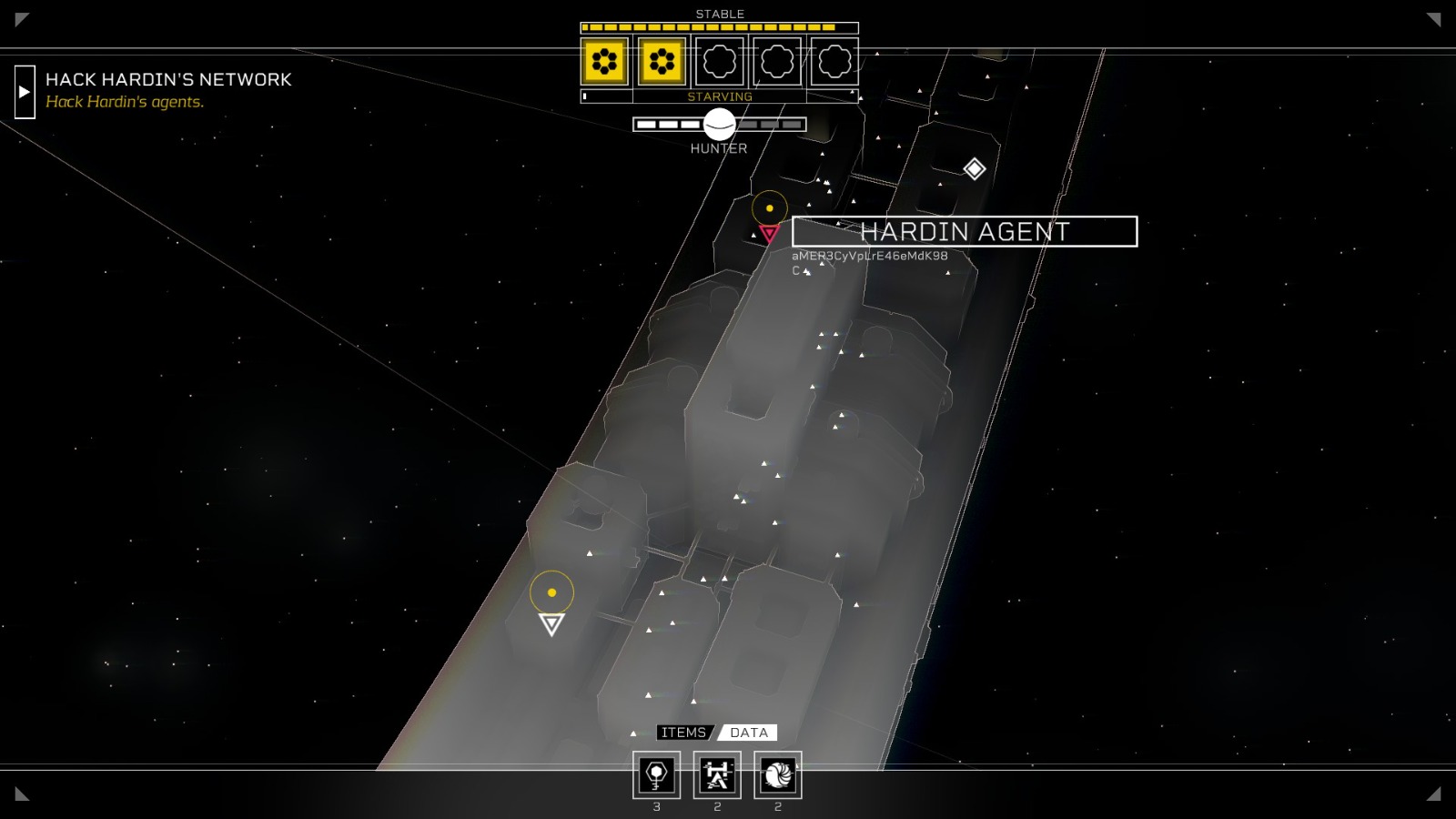Select the glitched figure data slot

(717, 775)
